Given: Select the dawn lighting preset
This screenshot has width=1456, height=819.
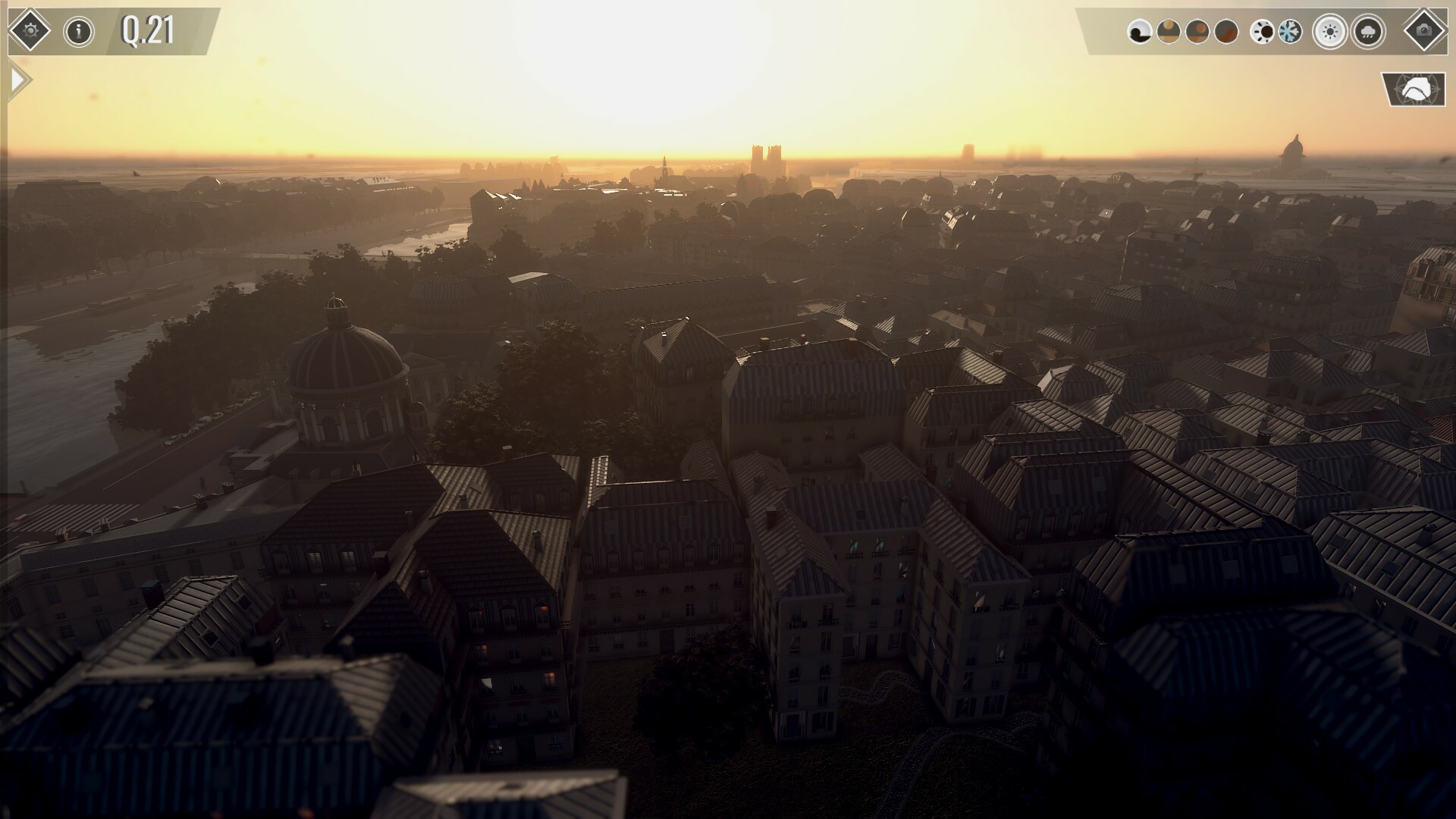Looking at the screenshot, I should pos(1168,32).
